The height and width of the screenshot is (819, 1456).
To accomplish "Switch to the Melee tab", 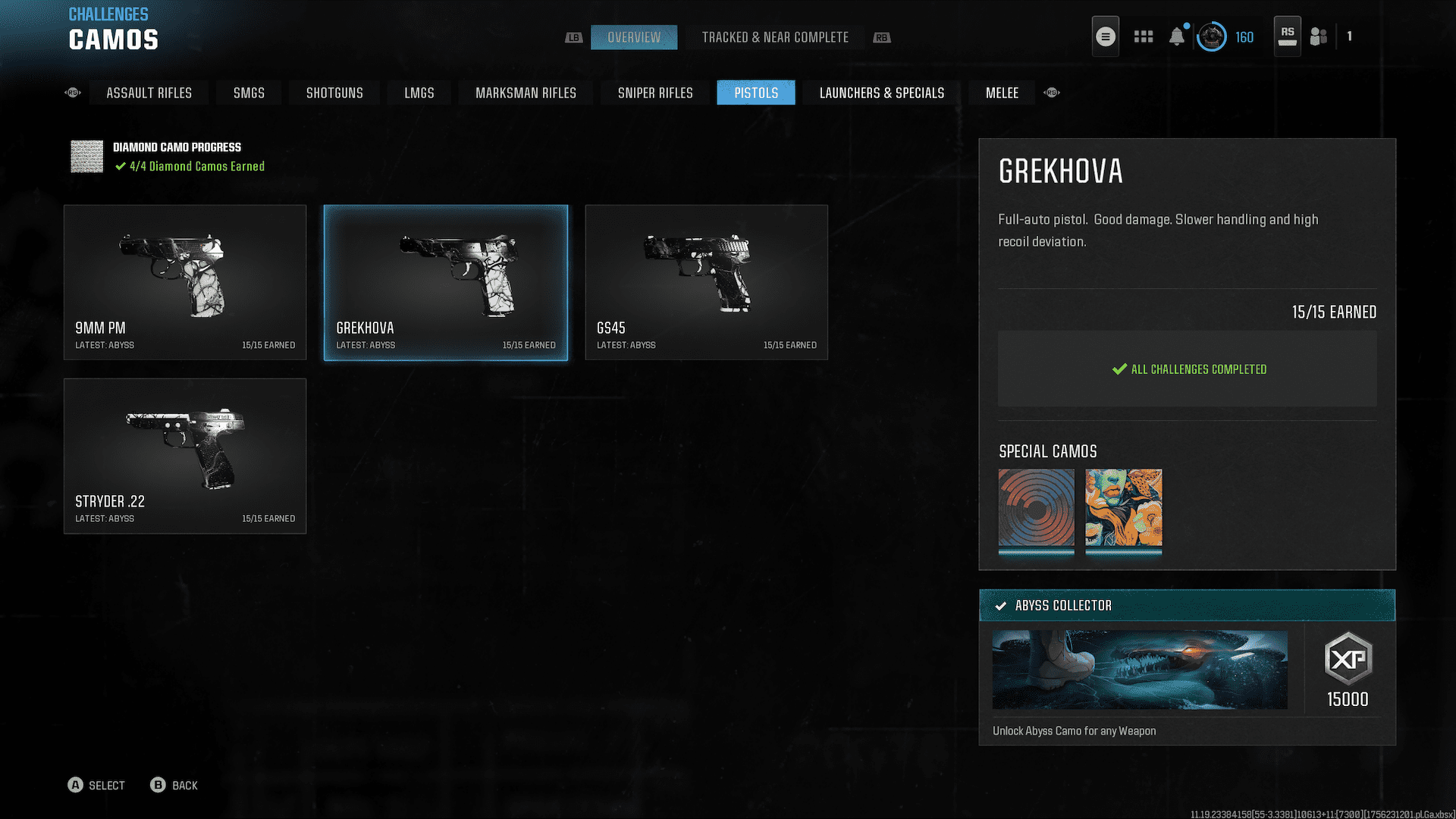I will click(1002, 93).
